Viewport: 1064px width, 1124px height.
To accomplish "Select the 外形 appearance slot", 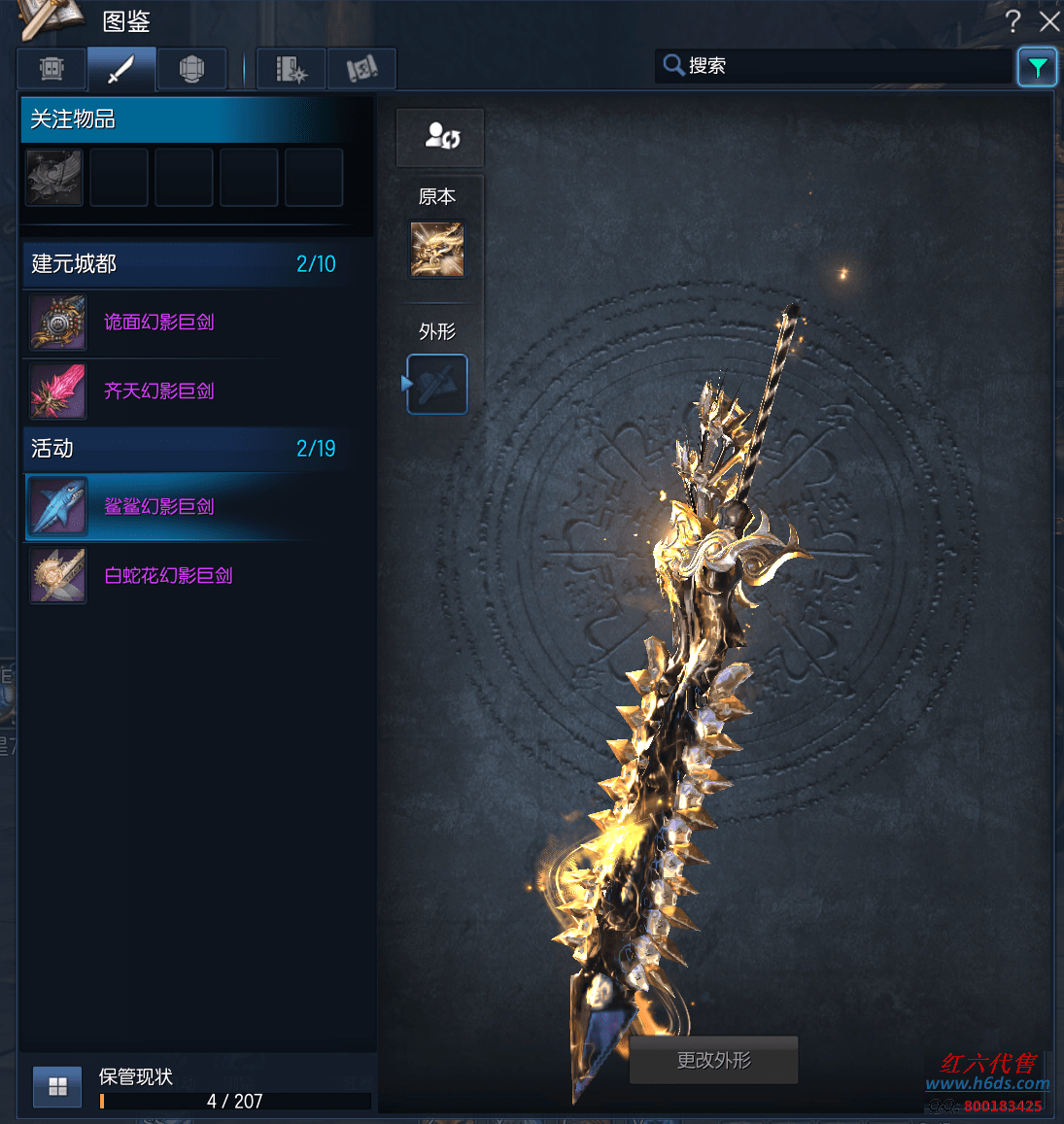I will click(437, 385).
